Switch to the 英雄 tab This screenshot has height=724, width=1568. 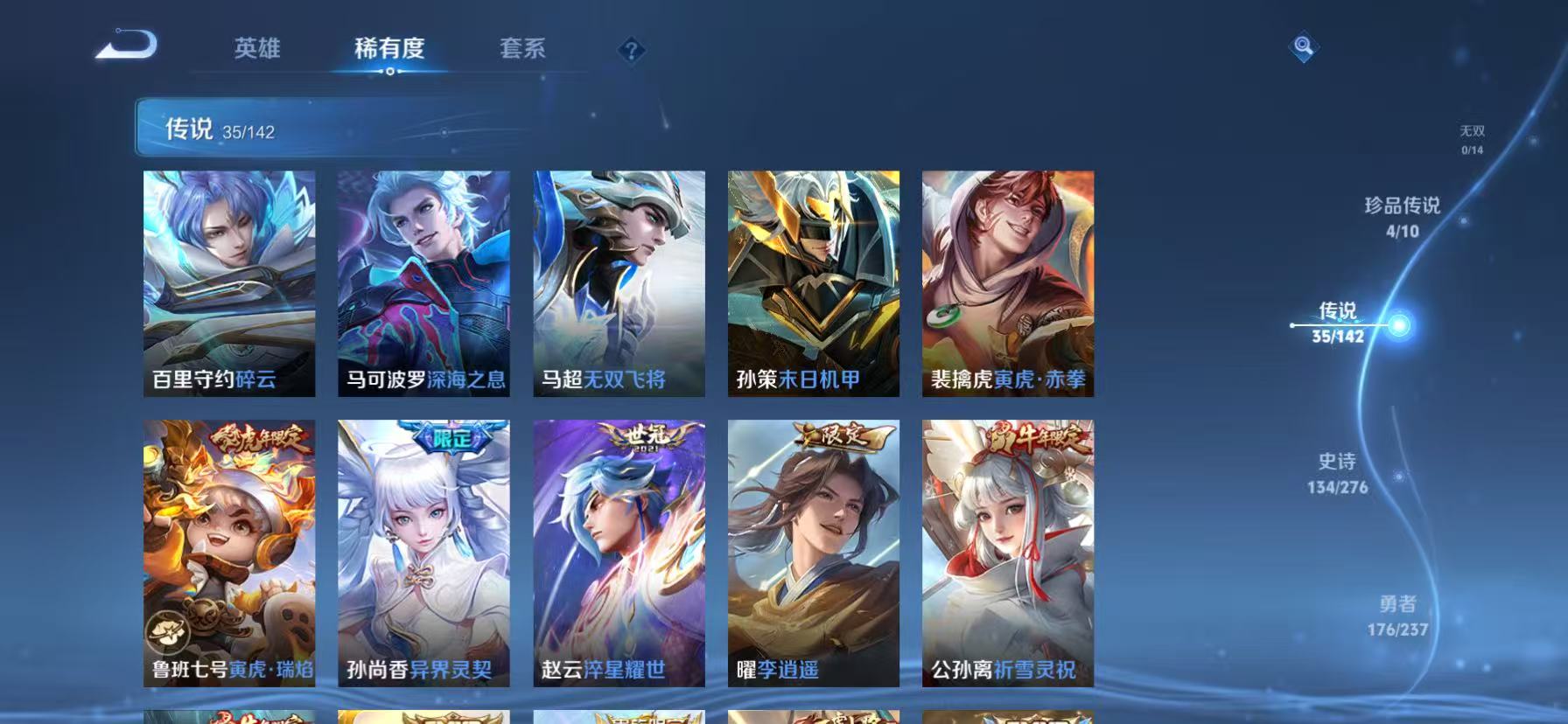(257, 50)
